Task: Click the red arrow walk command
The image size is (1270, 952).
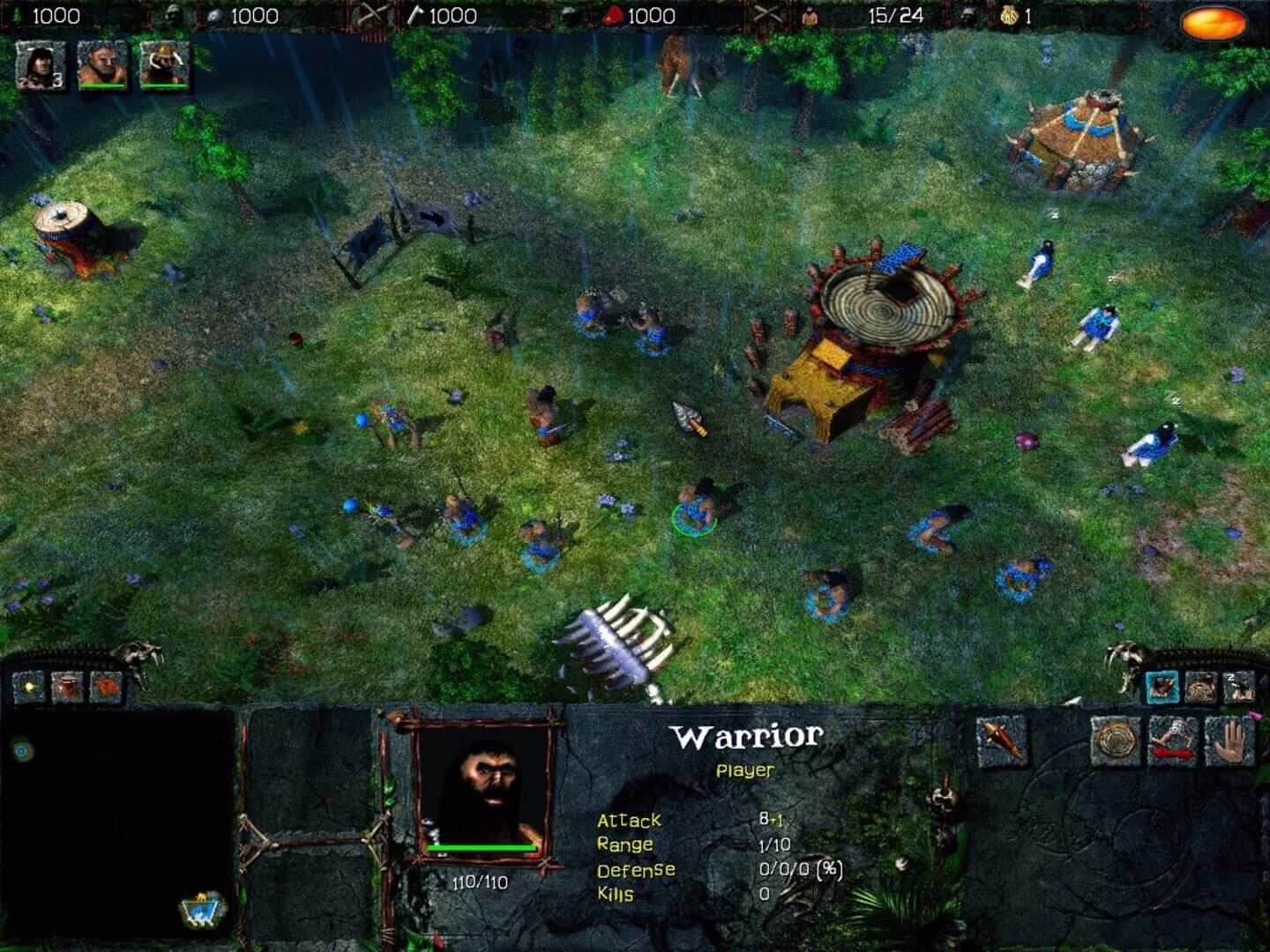Action: click(x=1174, y=745)
